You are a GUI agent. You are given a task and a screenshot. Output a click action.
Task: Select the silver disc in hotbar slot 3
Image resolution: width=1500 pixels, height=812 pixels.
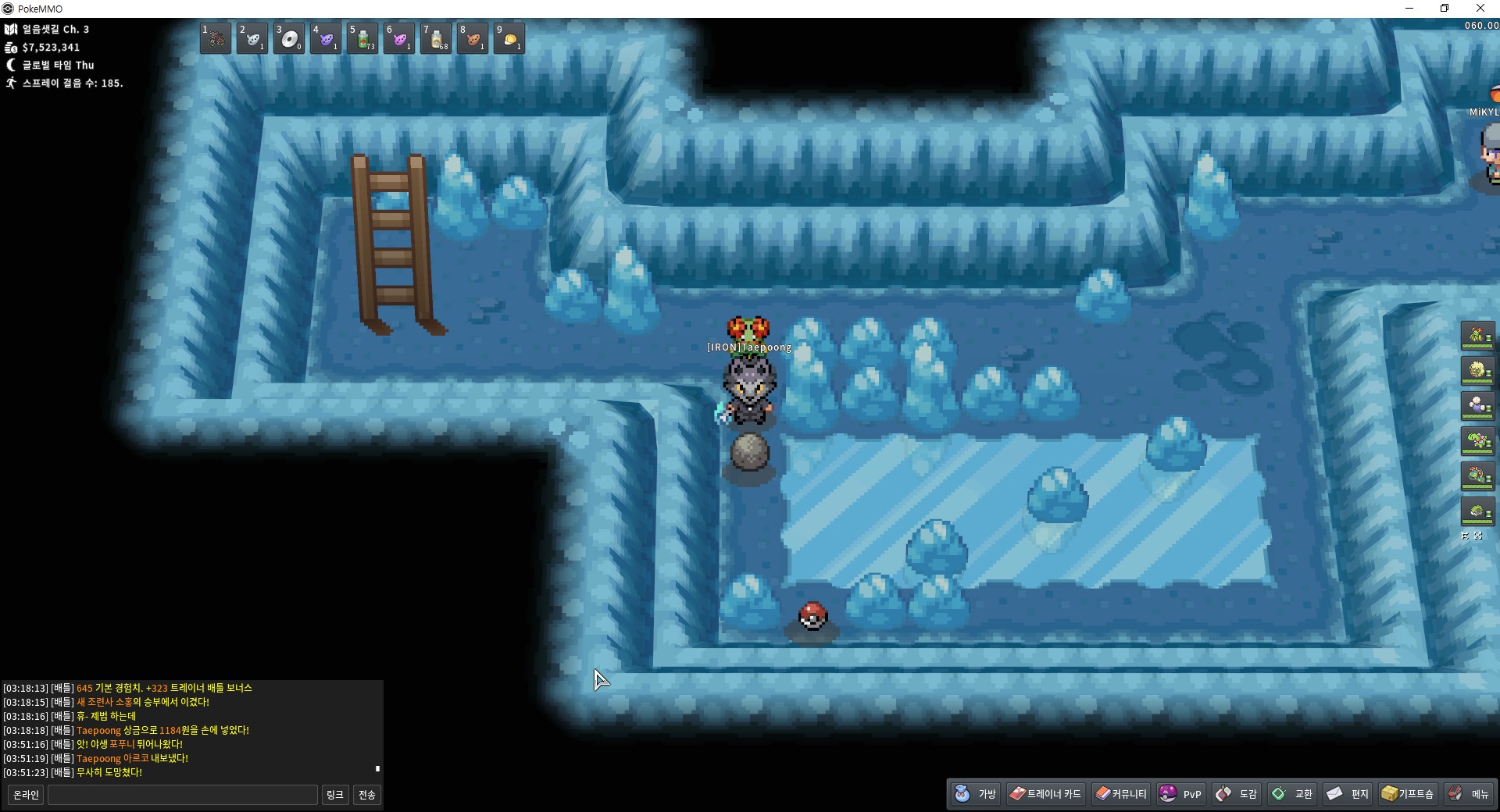pos(289,38)
